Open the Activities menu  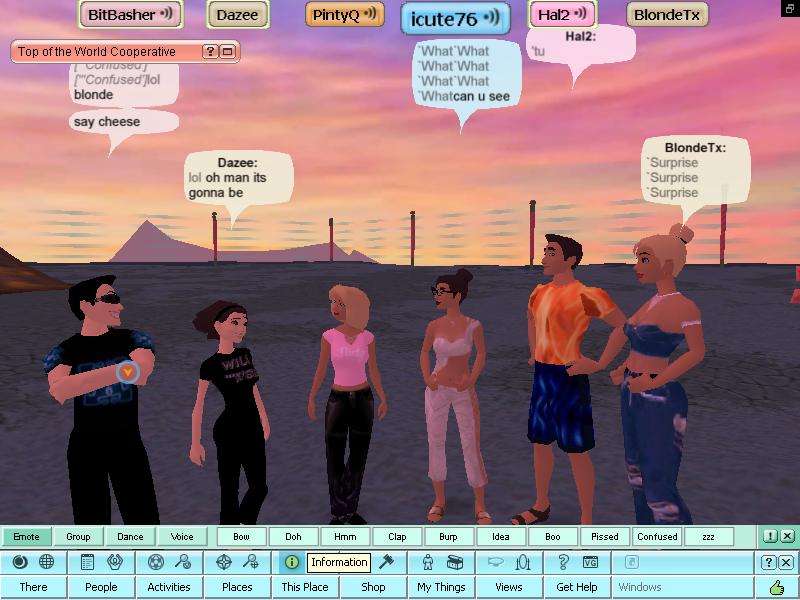click(168, 587)
